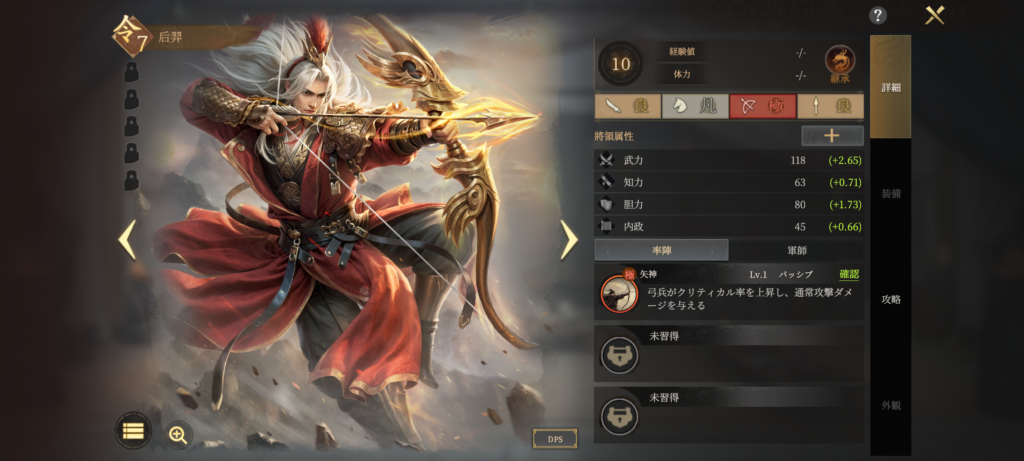Image resolution: width=1024 pixels, height=461 pixels.
Task: Select the 矢神 archer skill icon
Action: pyautogui.click(x=619, y=293)
